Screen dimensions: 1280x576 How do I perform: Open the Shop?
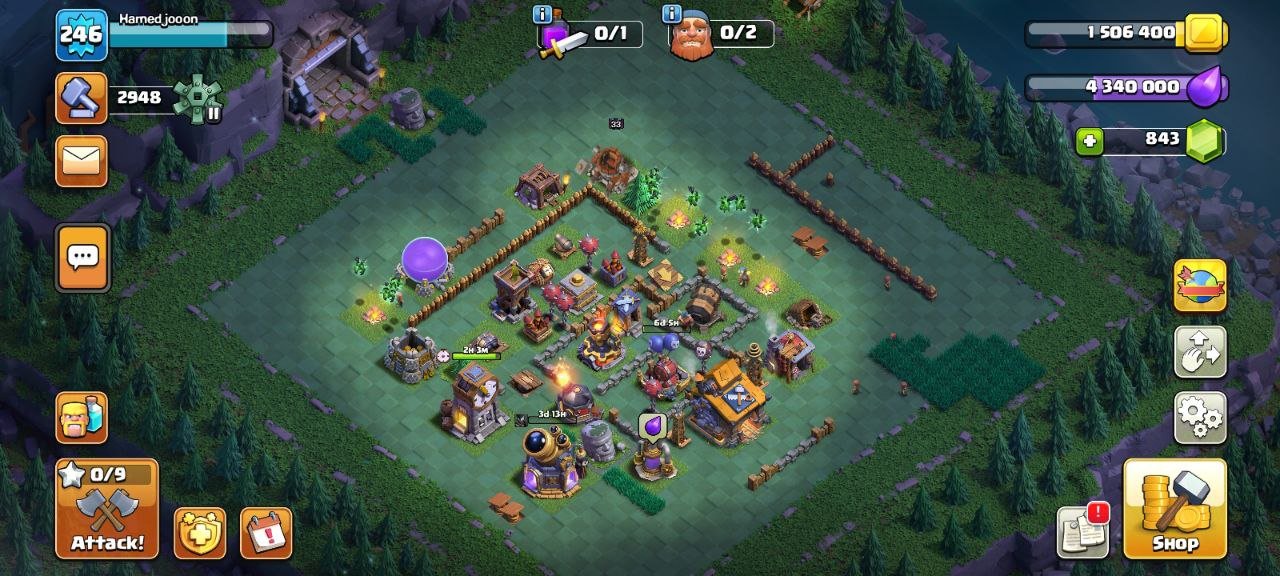[1174, 508]
